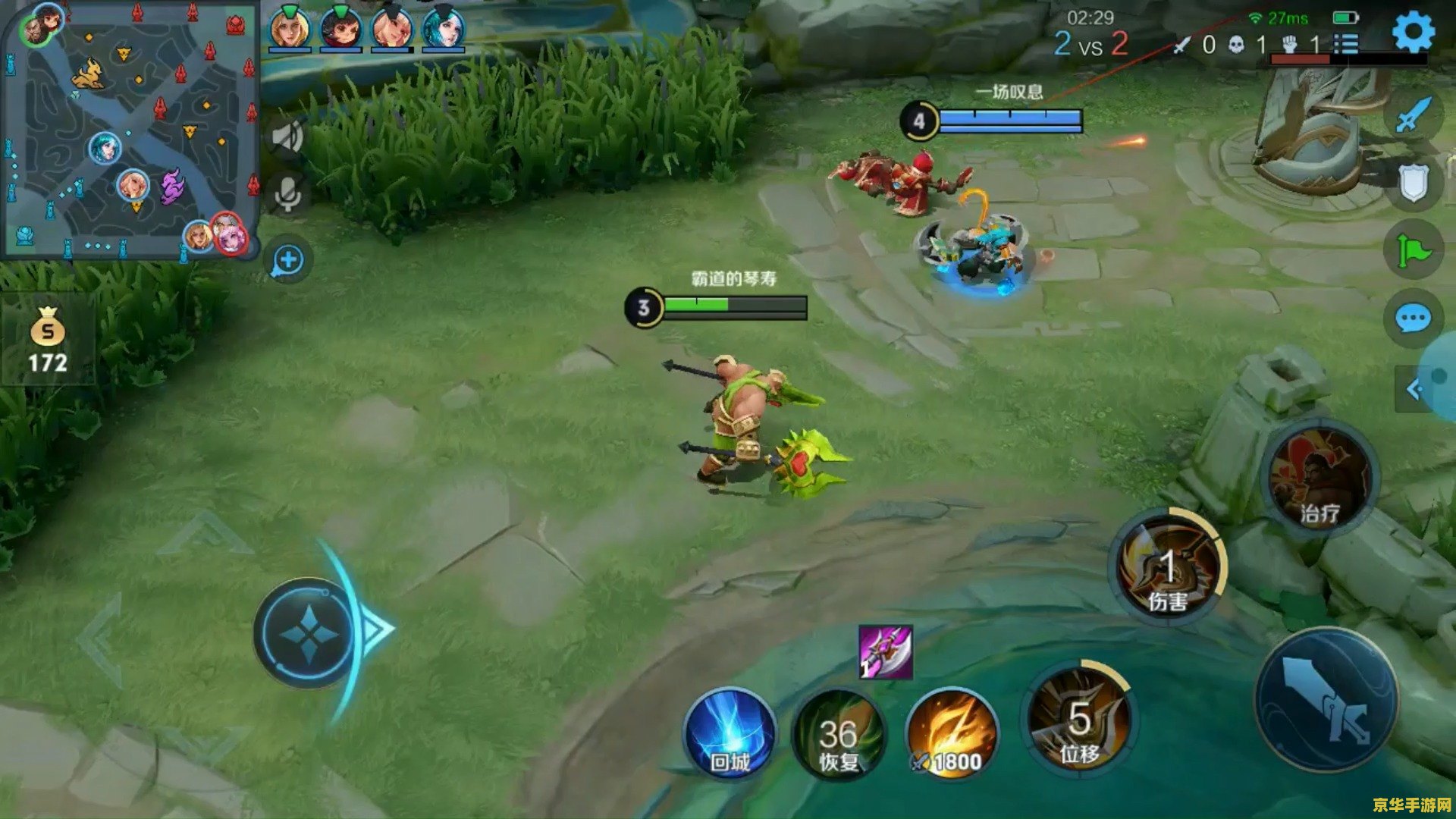Cast the 伤害 damage skill
1456x819 pixels.
[x=1168, y=570]
